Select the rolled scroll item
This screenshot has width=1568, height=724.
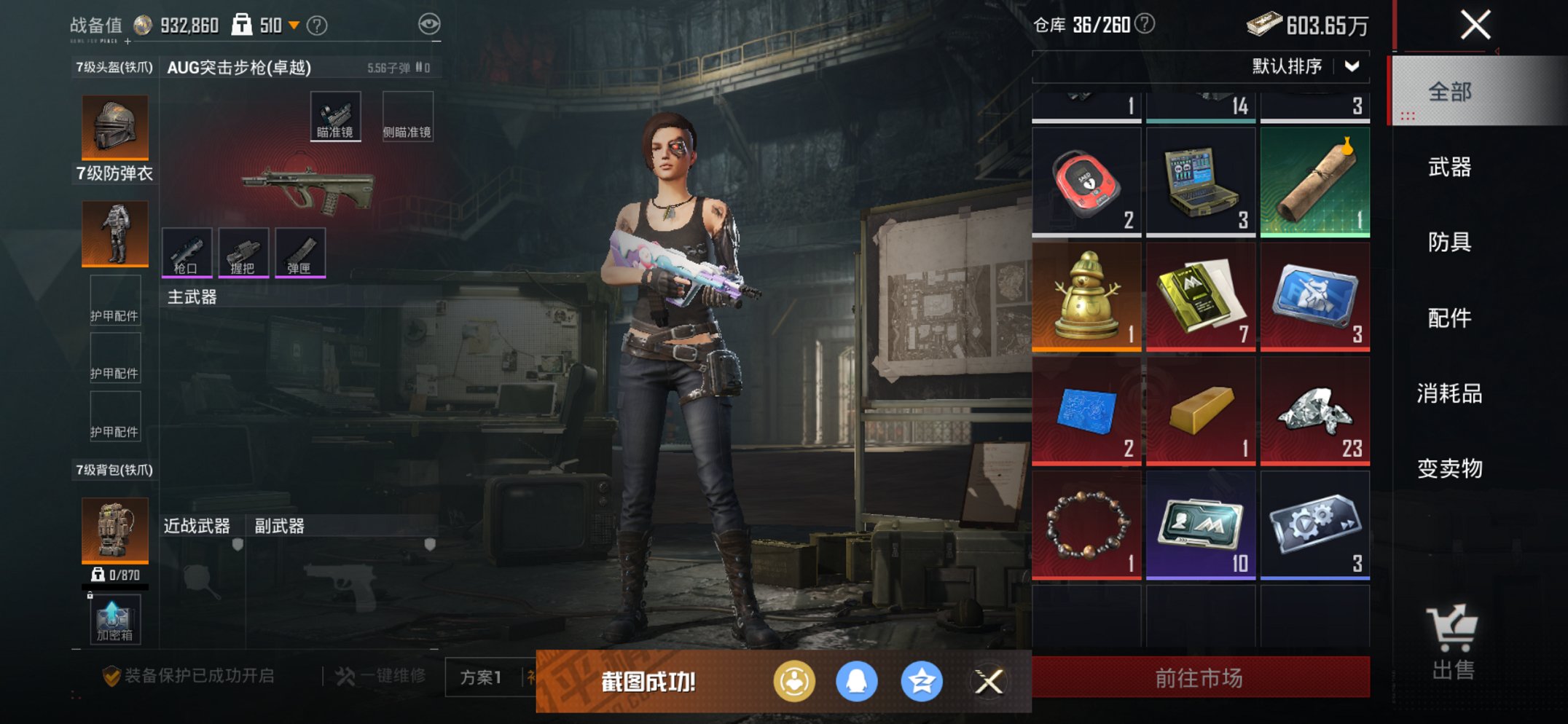pyautogui.click(x=1315, y=182)
